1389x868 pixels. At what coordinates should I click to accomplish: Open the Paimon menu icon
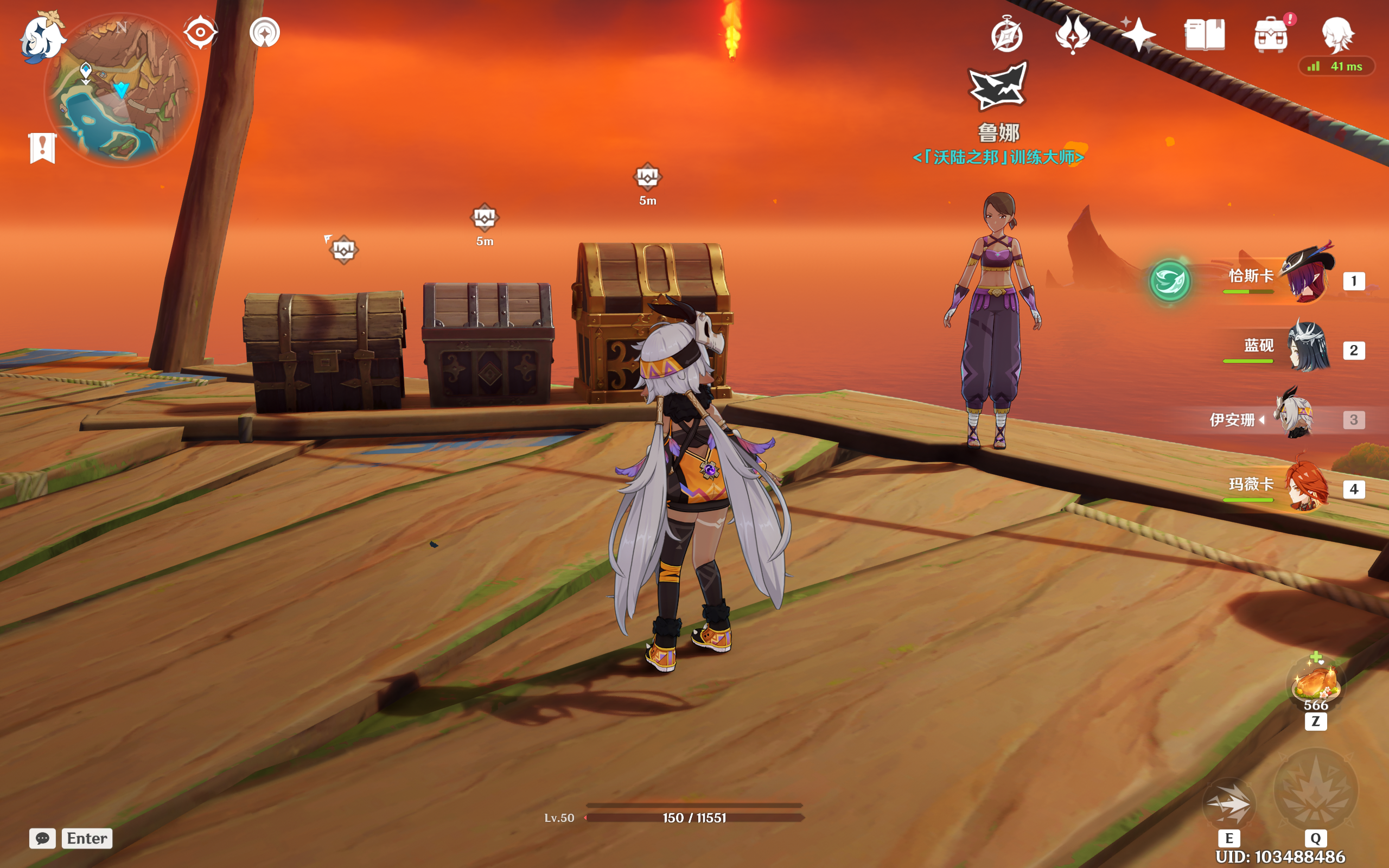pos(41,37)
